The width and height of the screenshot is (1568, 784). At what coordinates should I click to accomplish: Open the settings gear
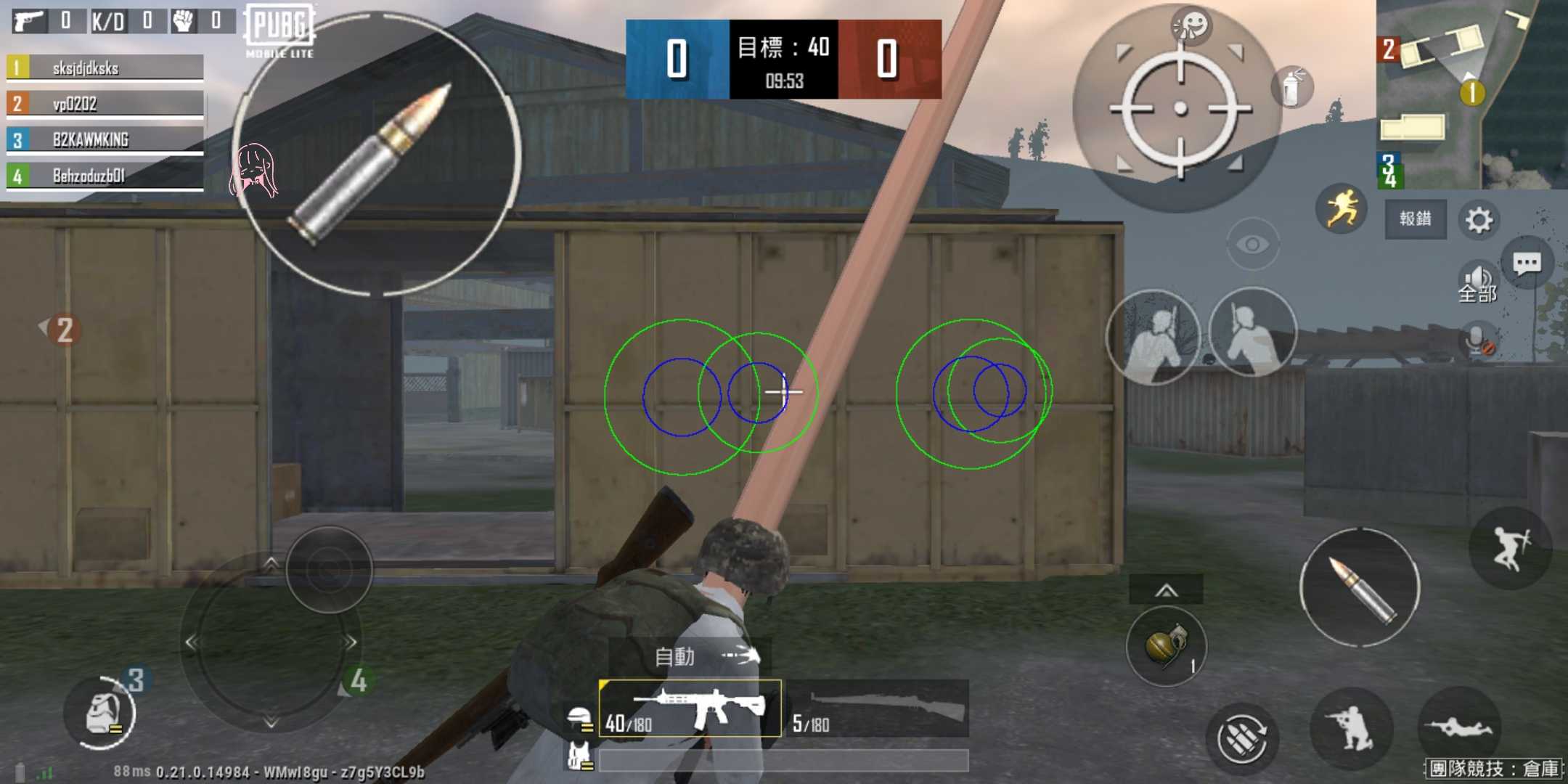(x=1478, y=219)
